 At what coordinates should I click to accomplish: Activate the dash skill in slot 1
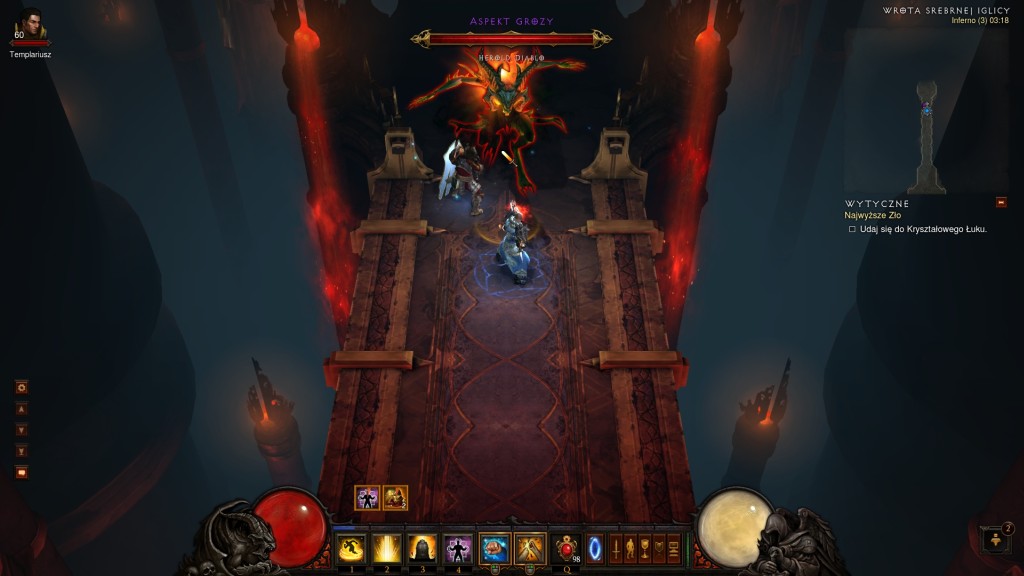tap(351, 548)
